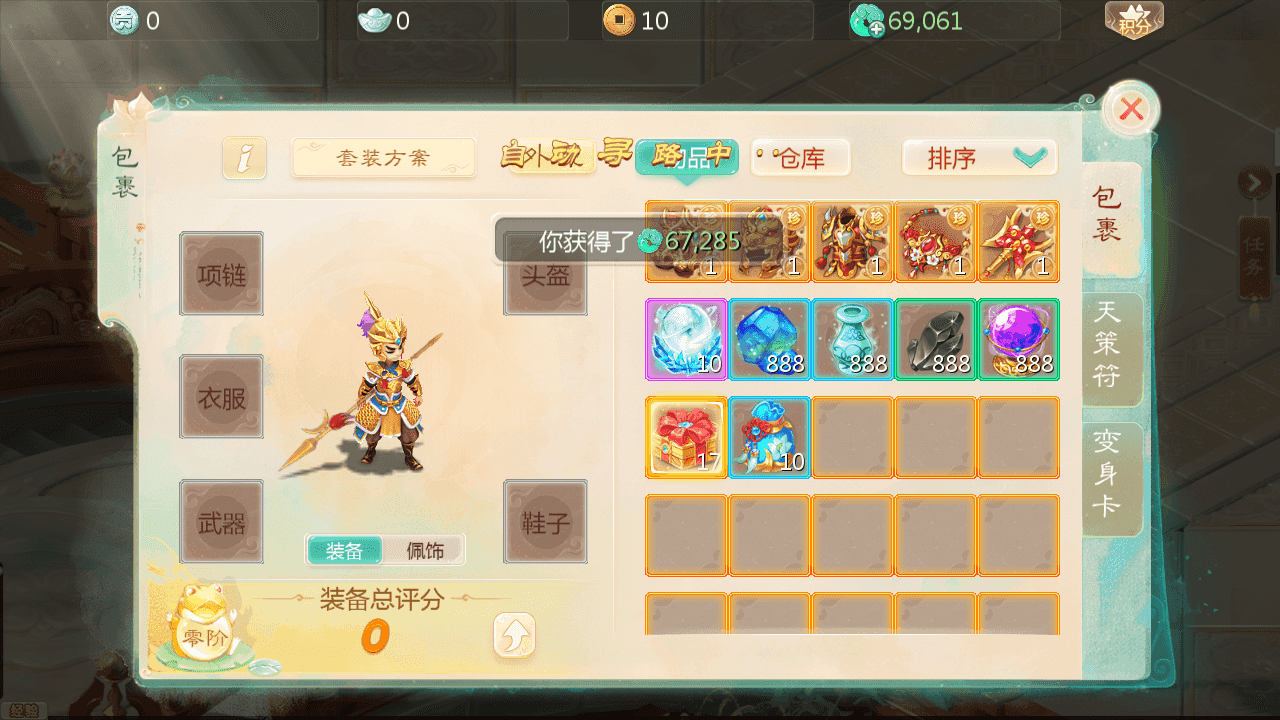
Task: Click the upgrade arrow below 装备总评分
Action: click(514, 635)
